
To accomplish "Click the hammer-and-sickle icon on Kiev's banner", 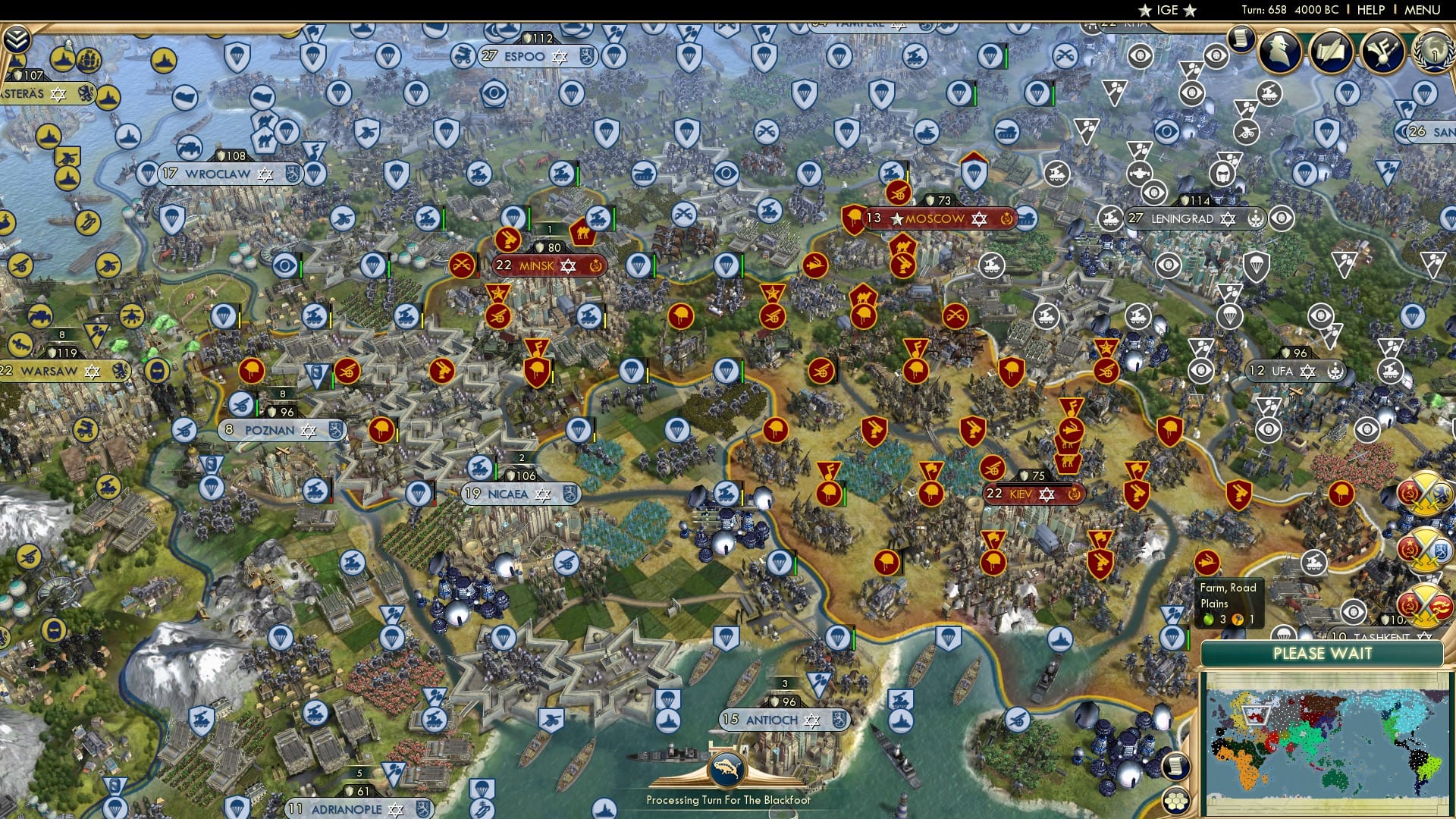I will click(1073, 493).
